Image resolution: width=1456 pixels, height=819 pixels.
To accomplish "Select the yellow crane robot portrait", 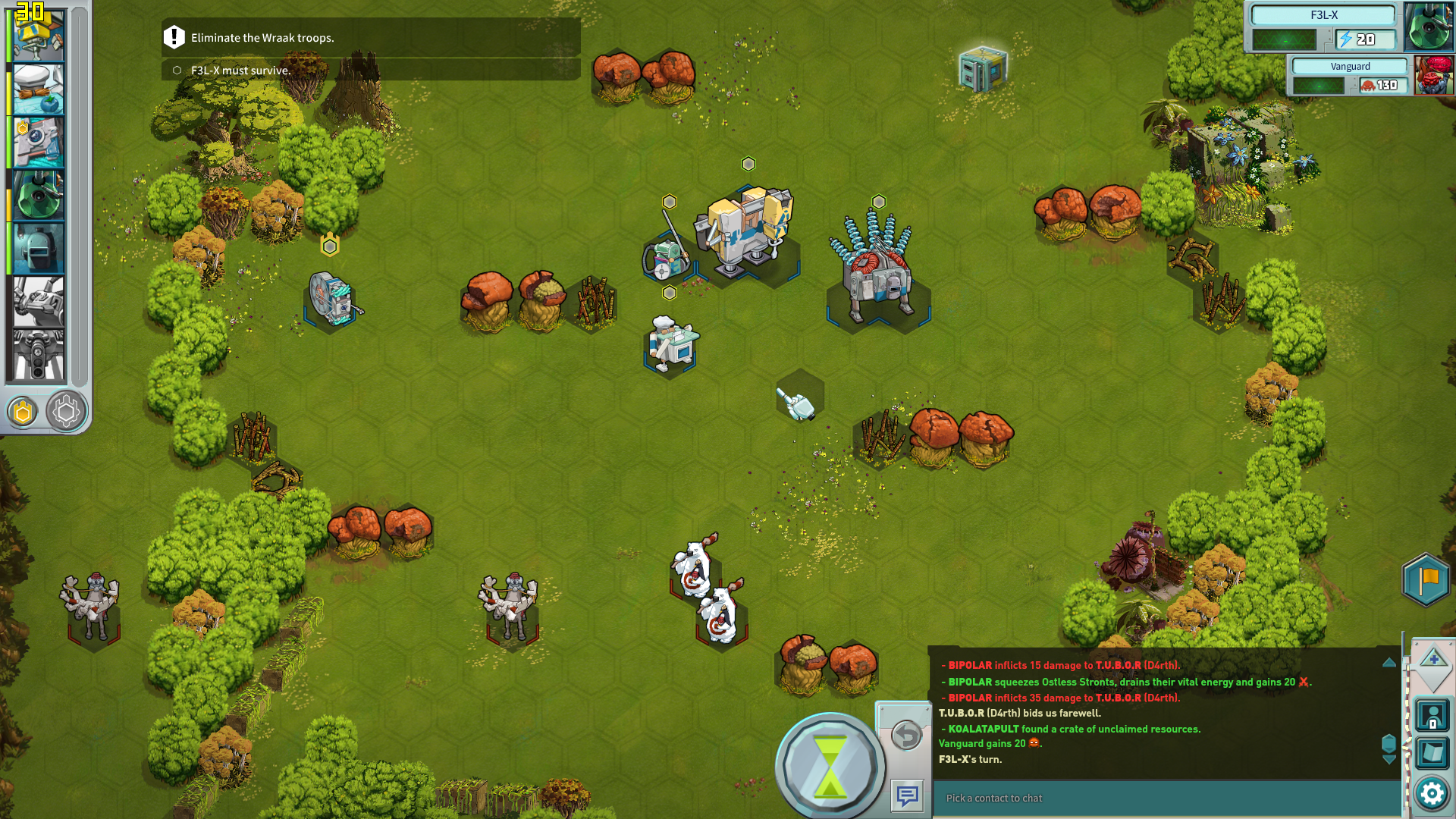I will [x=37, y=36].
